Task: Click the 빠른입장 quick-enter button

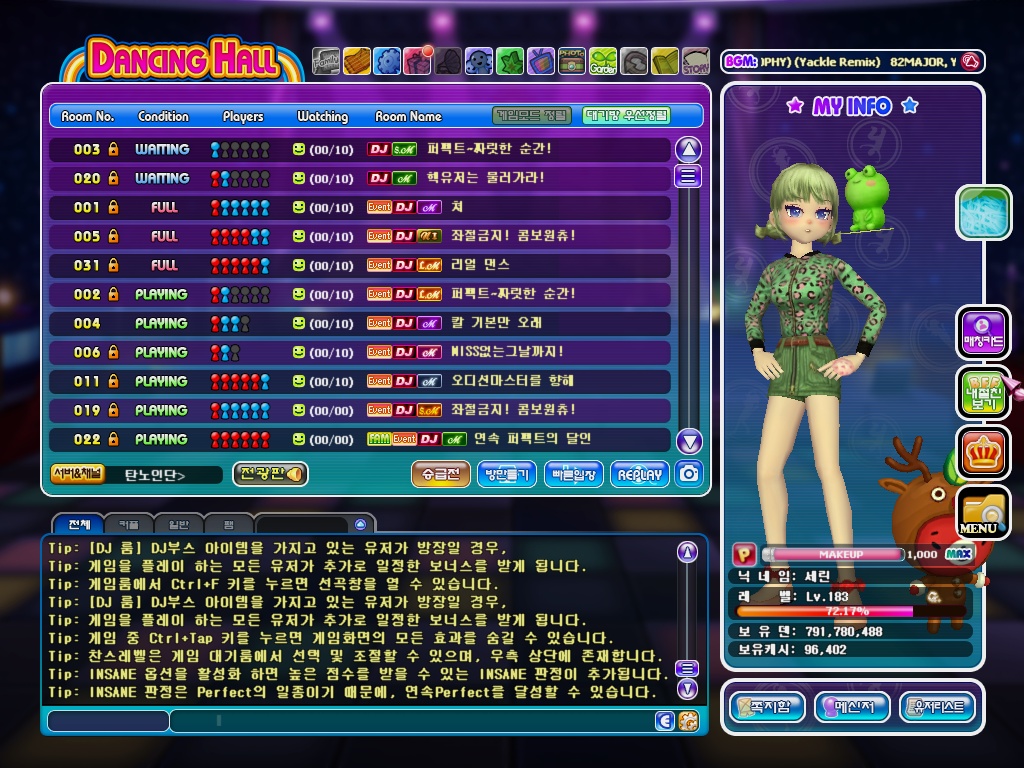Action: pyautogui.click(x=574, y=475)
